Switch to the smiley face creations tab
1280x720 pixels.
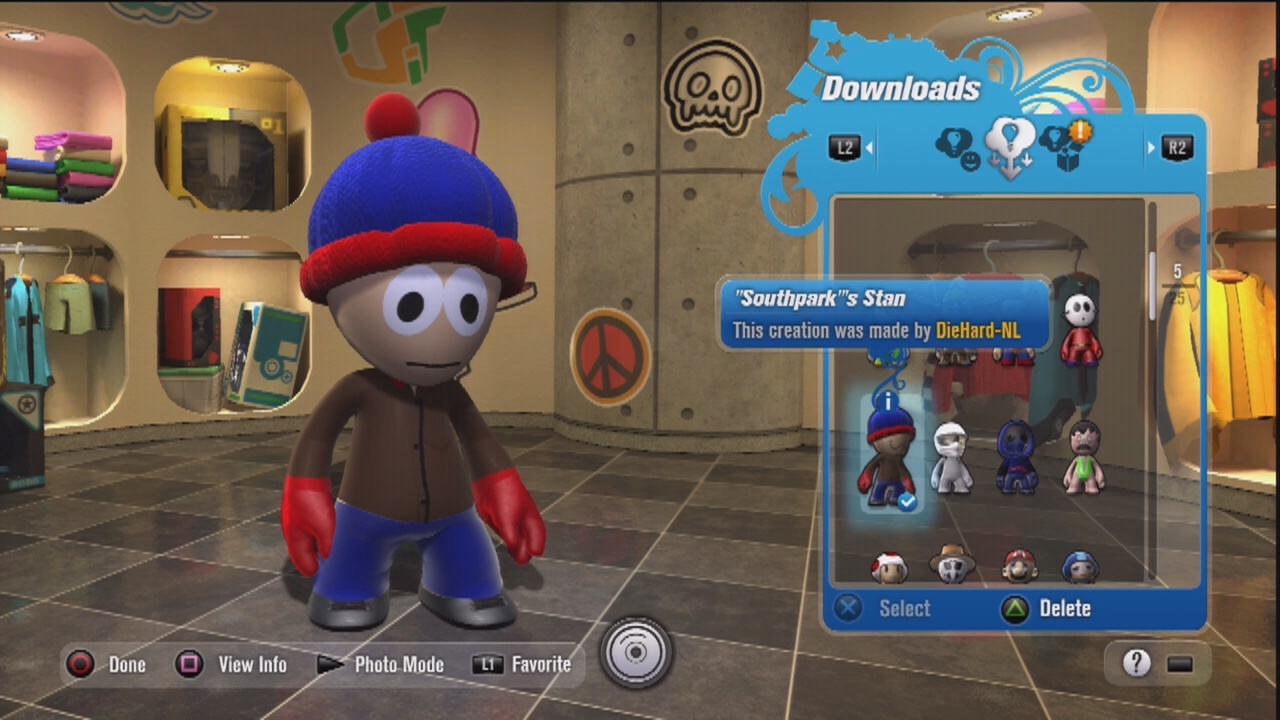tap(957, 148)
